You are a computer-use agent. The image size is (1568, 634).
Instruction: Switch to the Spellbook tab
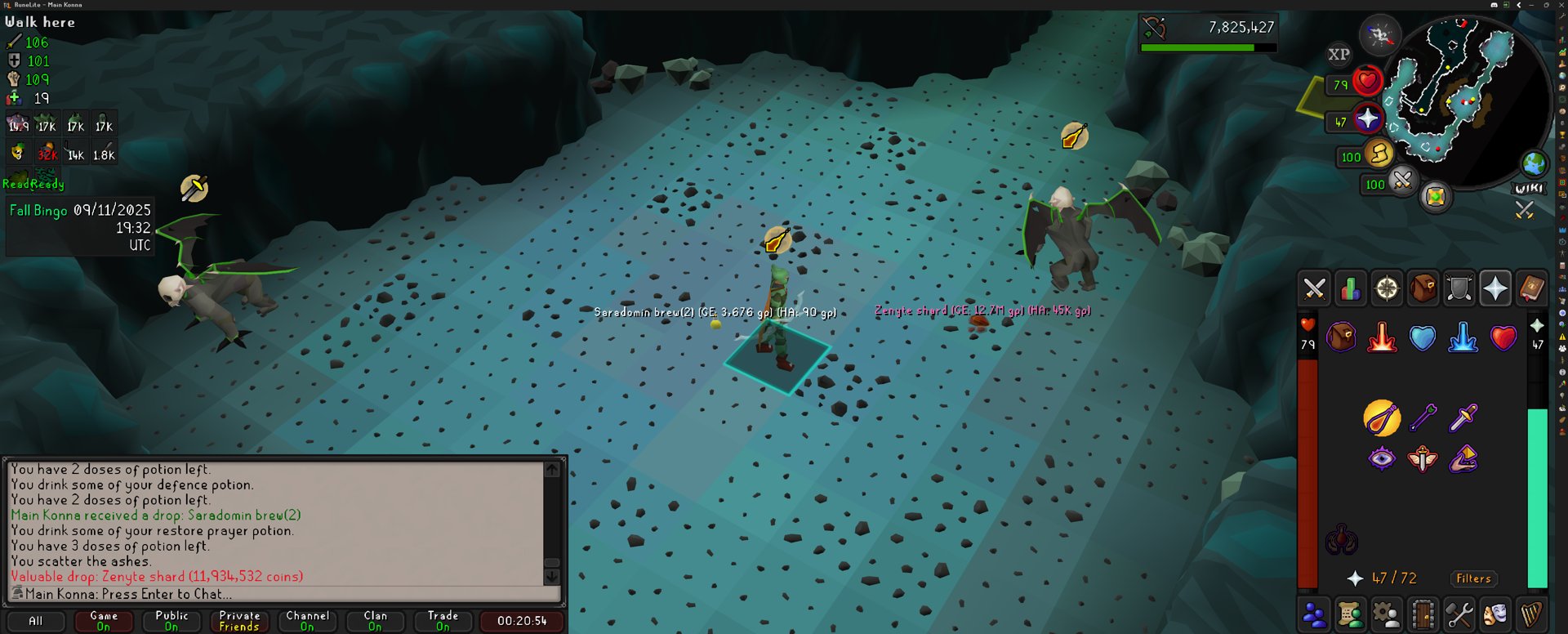[1531, 288]
